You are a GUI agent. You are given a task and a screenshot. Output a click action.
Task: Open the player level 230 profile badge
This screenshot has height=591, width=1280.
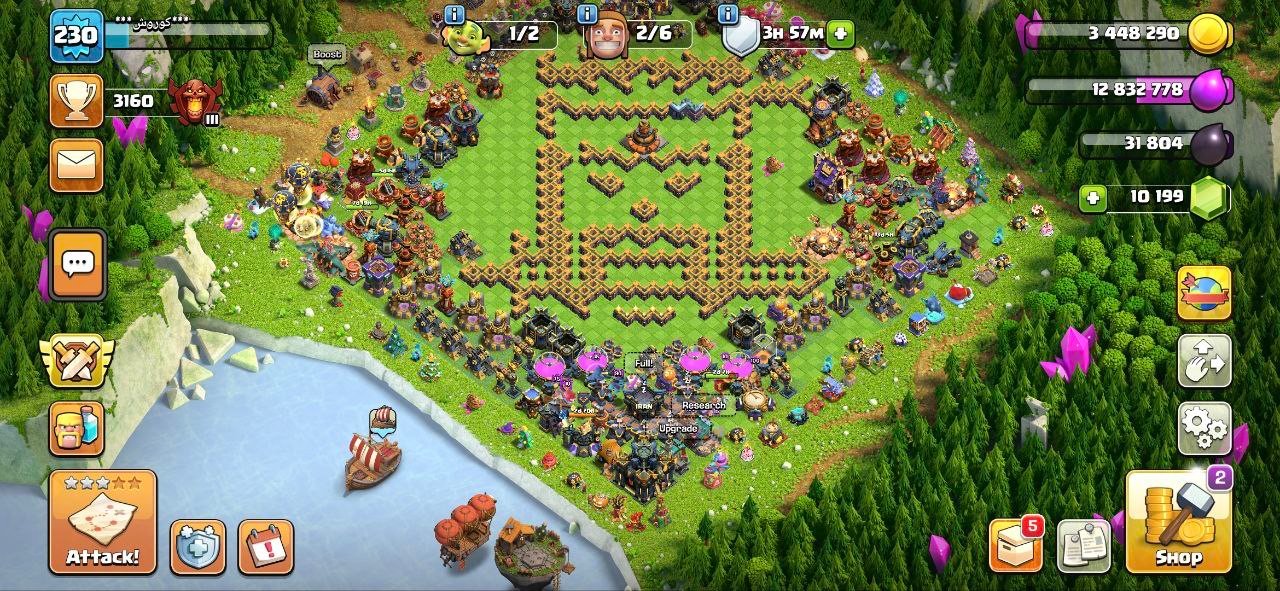coord(76,36)
